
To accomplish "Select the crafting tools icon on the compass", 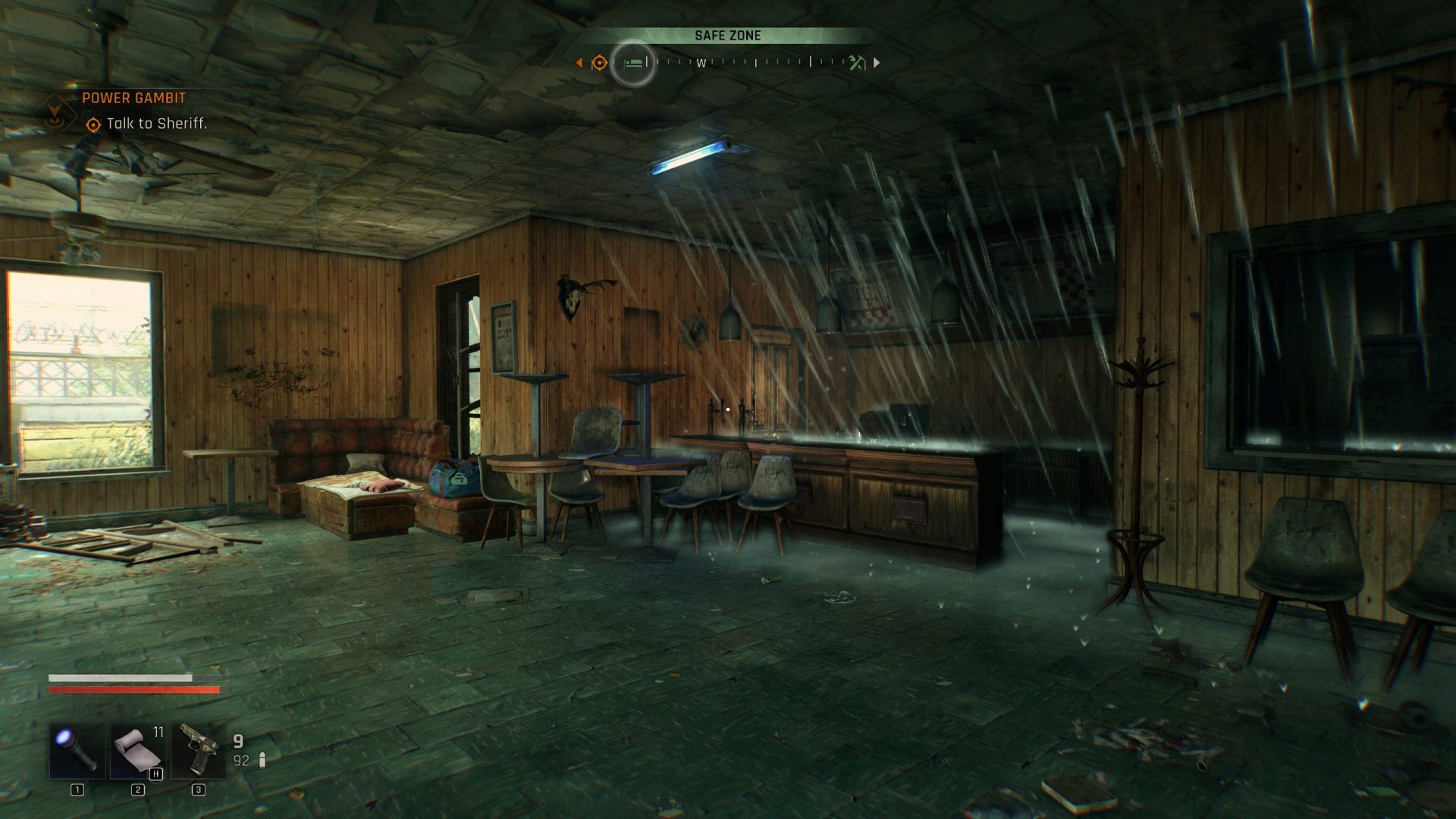I will (855, 62).
